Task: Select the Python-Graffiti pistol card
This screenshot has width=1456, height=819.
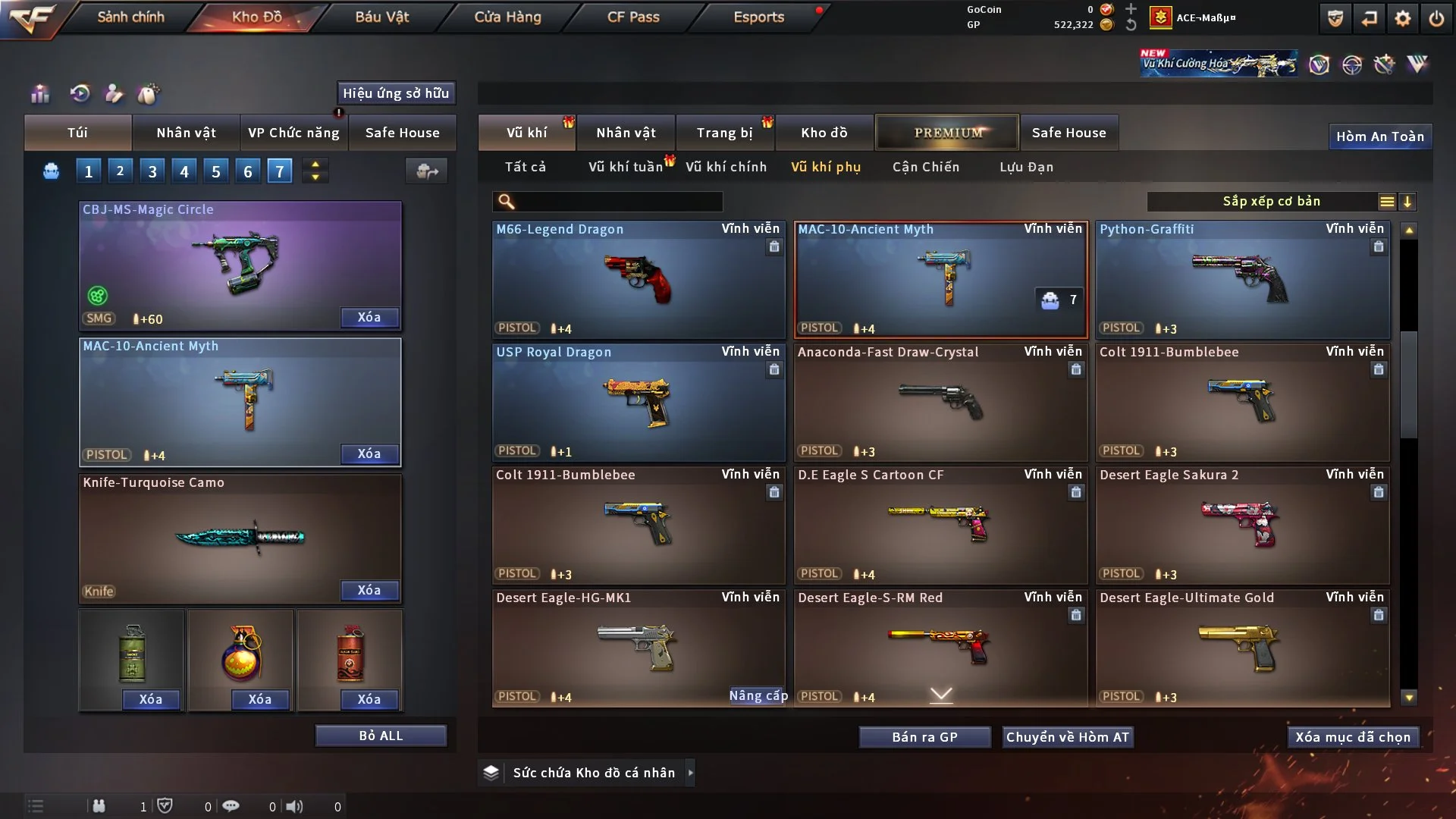Action: click(x=1242, y=279)
